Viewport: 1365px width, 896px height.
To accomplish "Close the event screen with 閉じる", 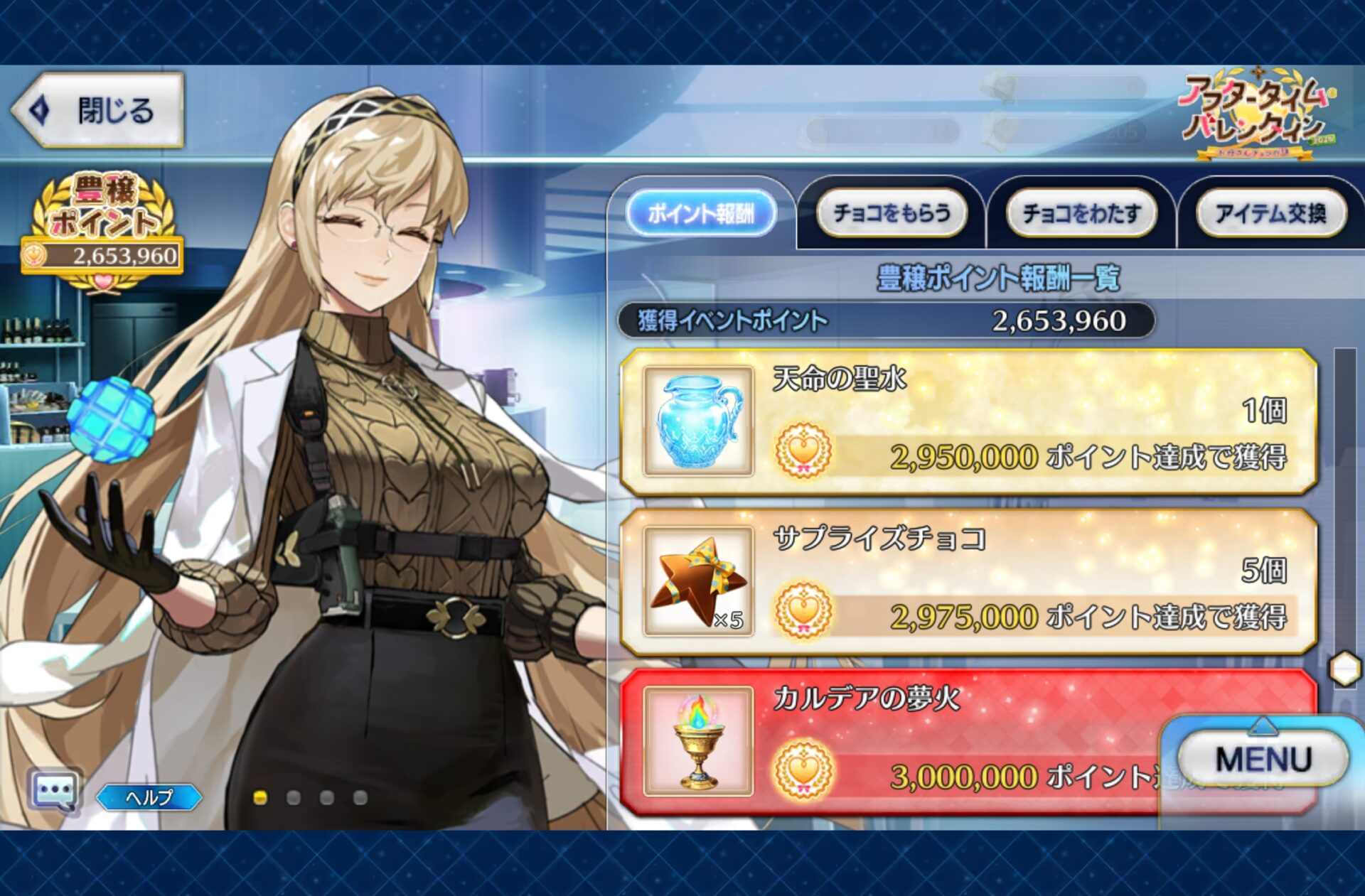I will 98,111.
